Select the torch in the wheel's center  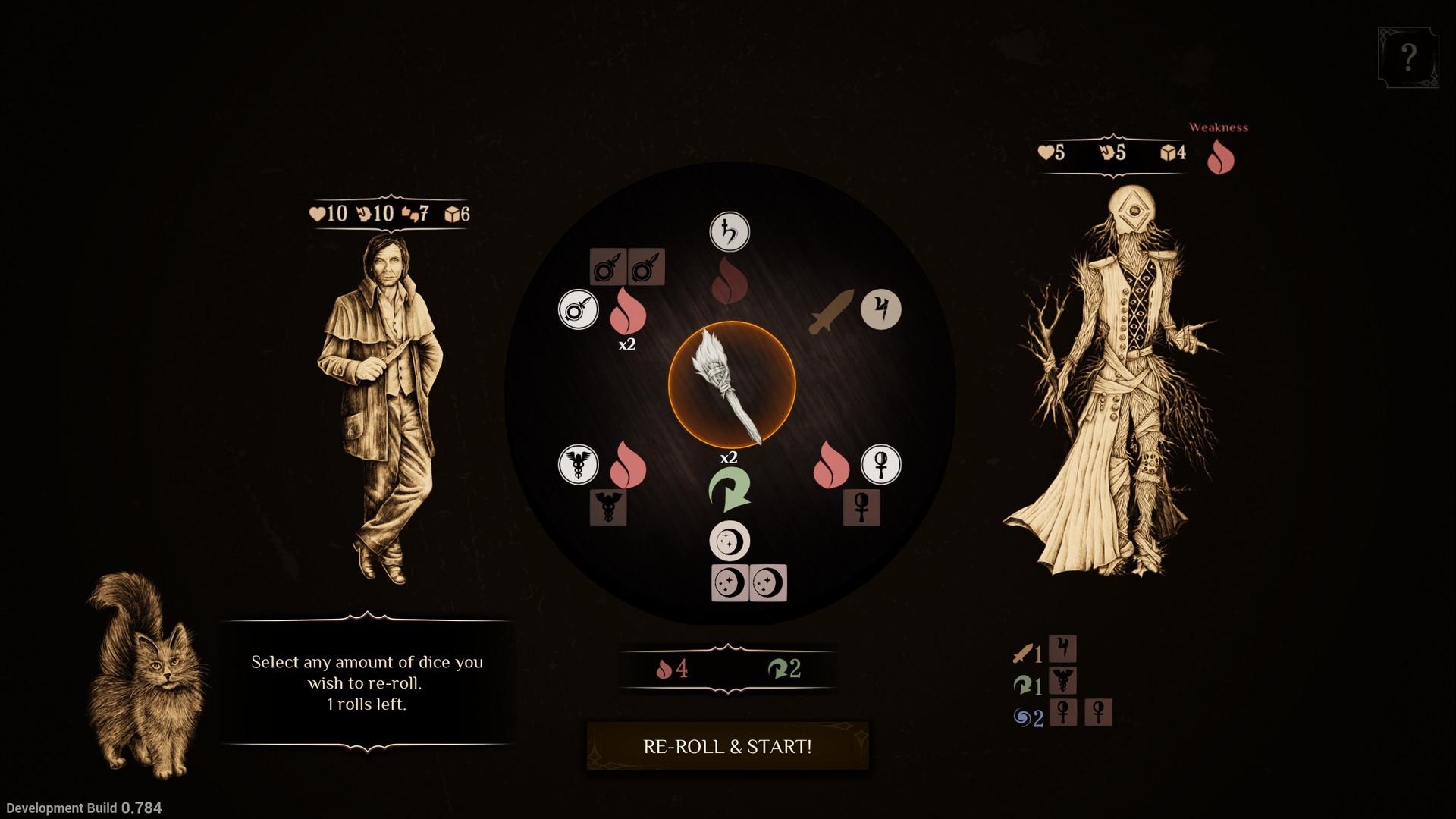point(731,384)
